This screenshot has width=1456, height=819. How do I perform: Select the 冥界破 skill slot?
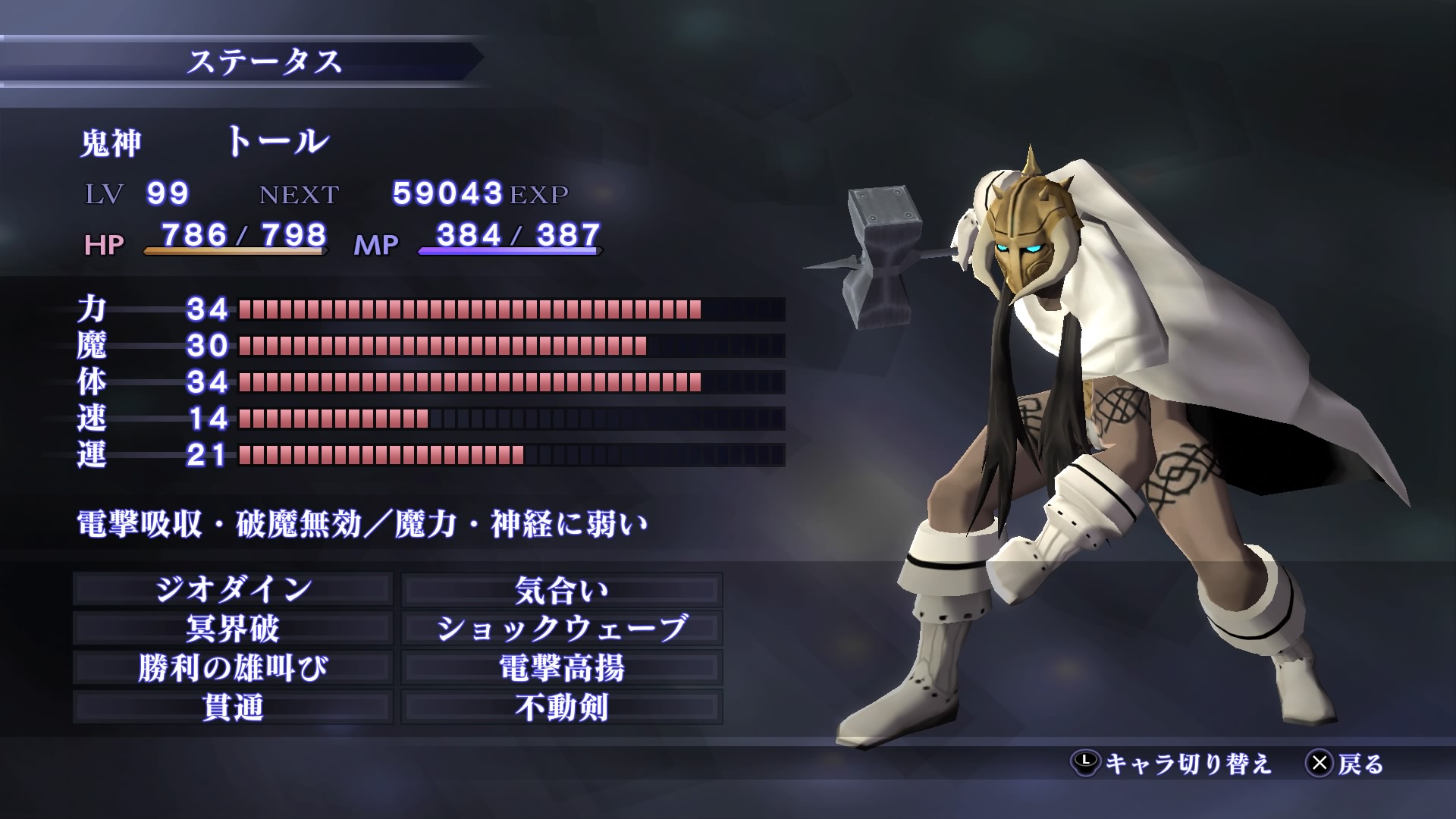tap(233, 629)
